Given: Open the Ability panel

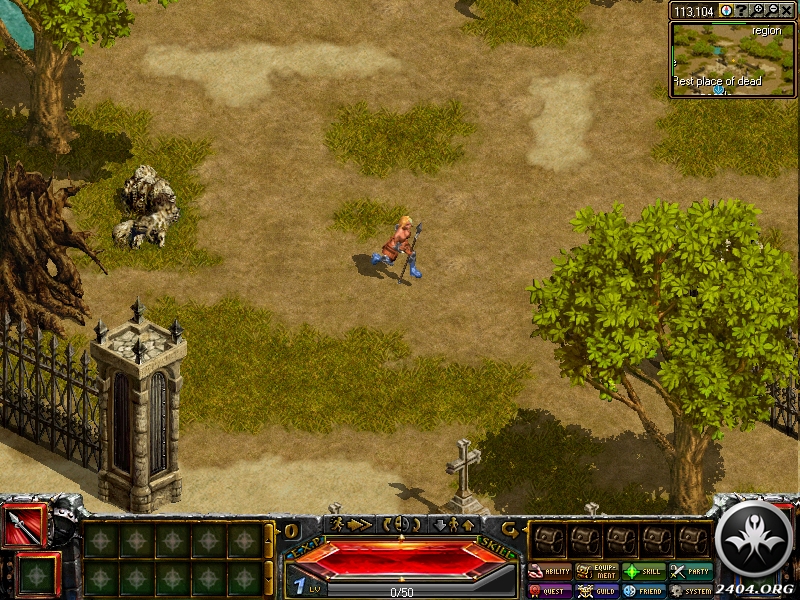Looking at the screenshot, I should click(x=550, y=572).
